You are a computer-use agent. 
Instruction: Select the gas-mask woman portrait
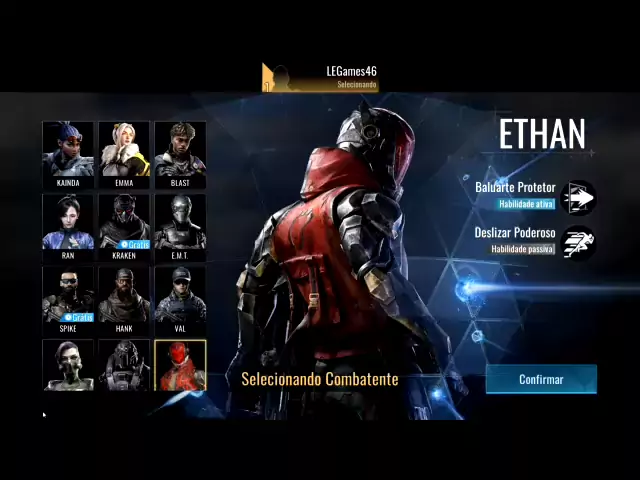(68, 365)
